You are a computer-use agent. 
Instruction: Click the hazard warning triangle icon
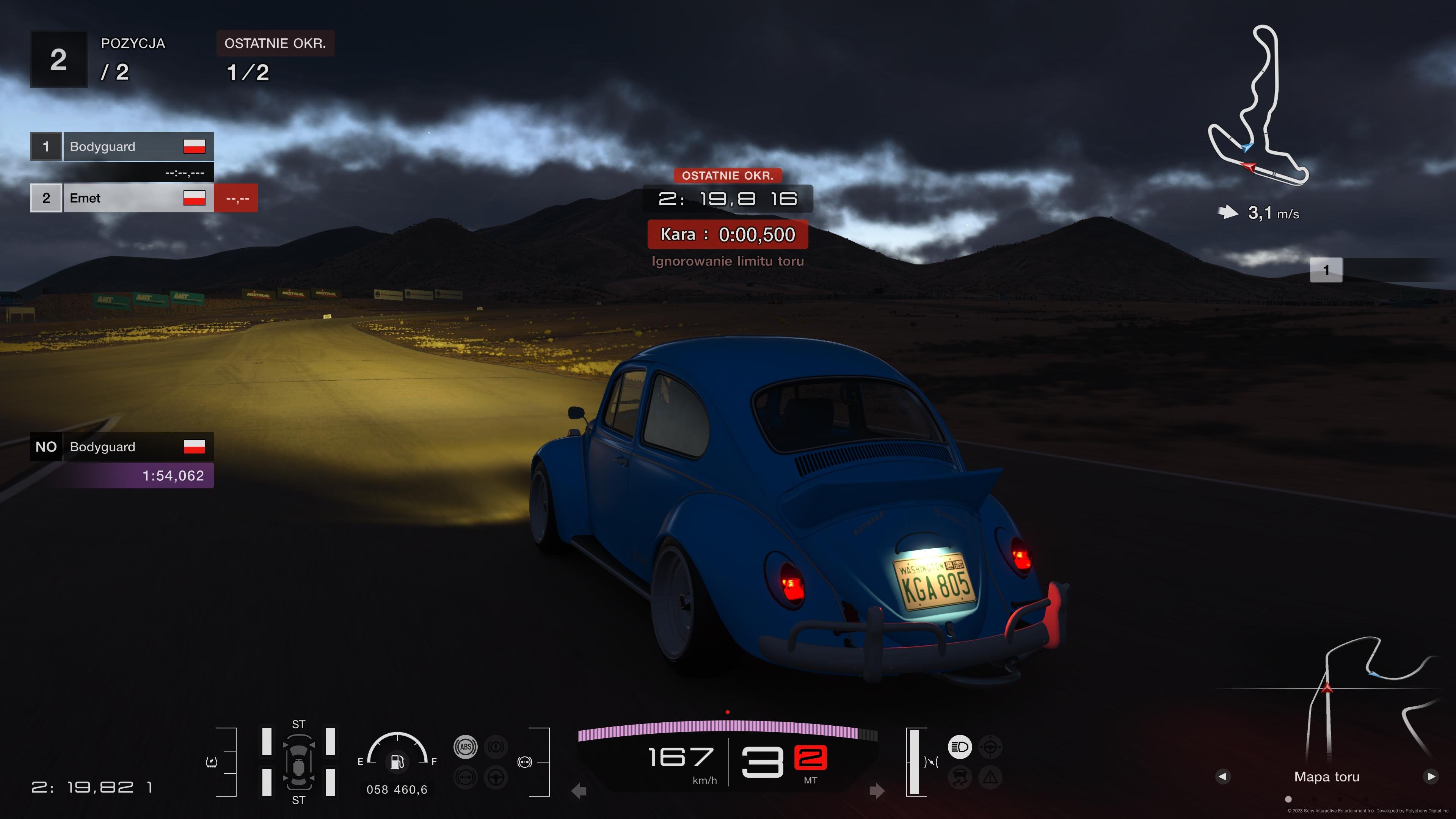990,778
